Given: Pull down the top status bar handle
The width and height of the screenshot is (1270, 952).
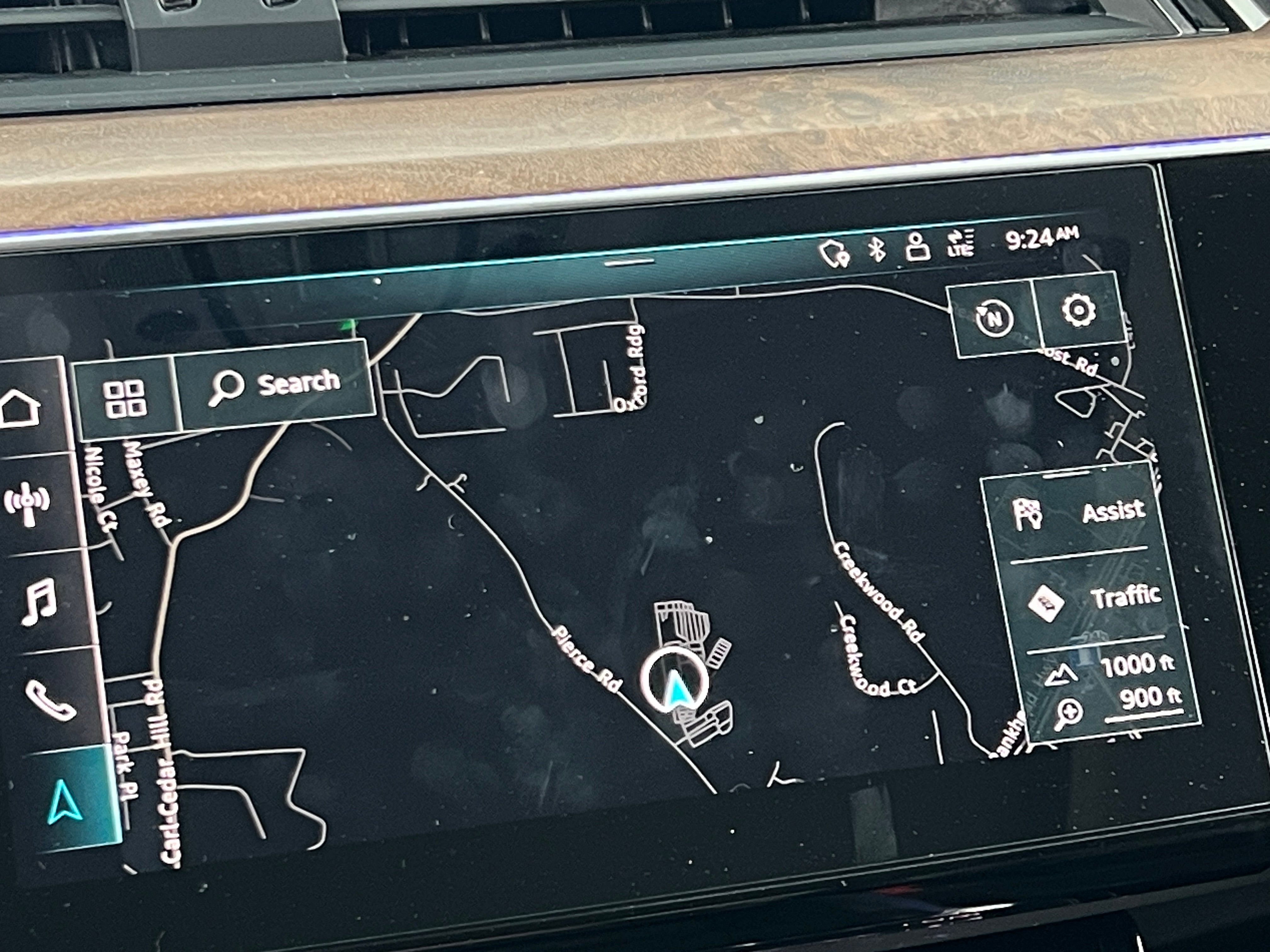Looking at the screenshot, I should pos(630,263).
